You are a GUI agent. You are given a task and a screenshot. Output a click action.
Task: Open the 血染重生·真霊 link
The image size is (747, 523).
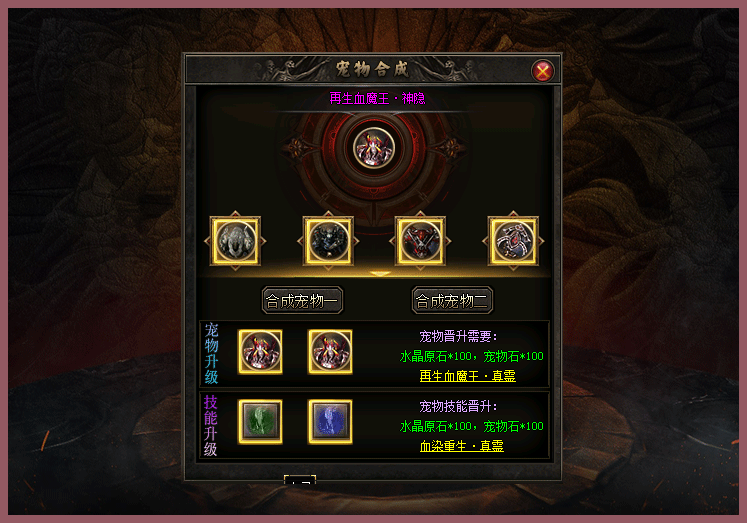point(462,445)
